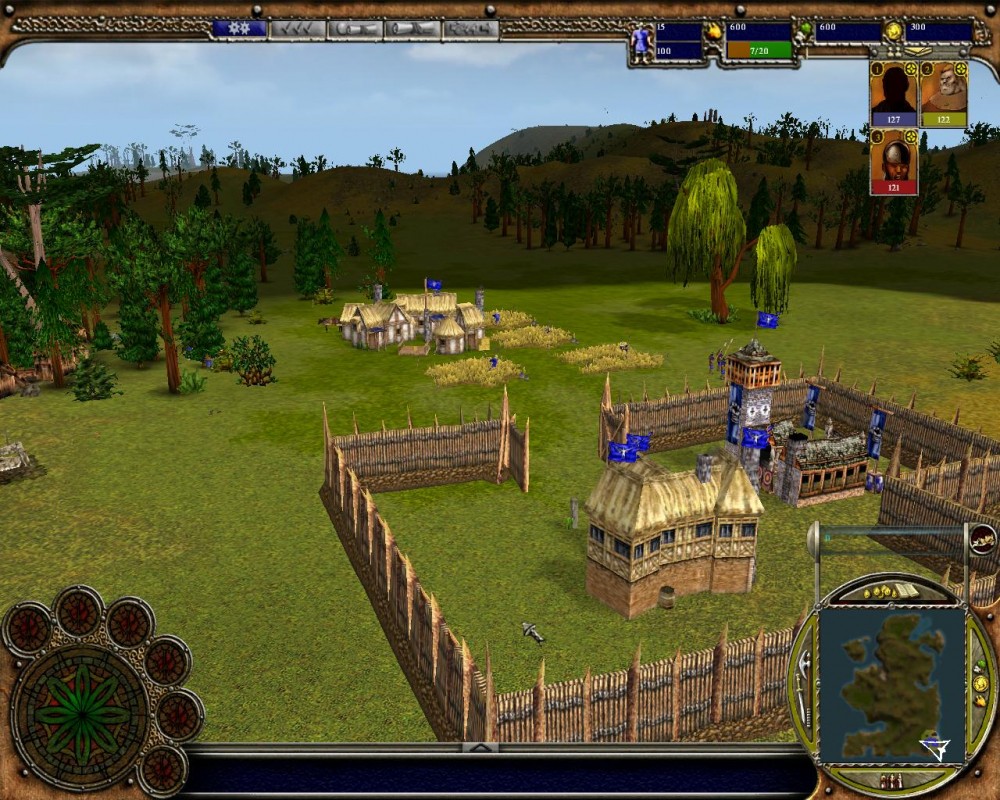Click the blue peasant population icon

(x=641, y=40)
